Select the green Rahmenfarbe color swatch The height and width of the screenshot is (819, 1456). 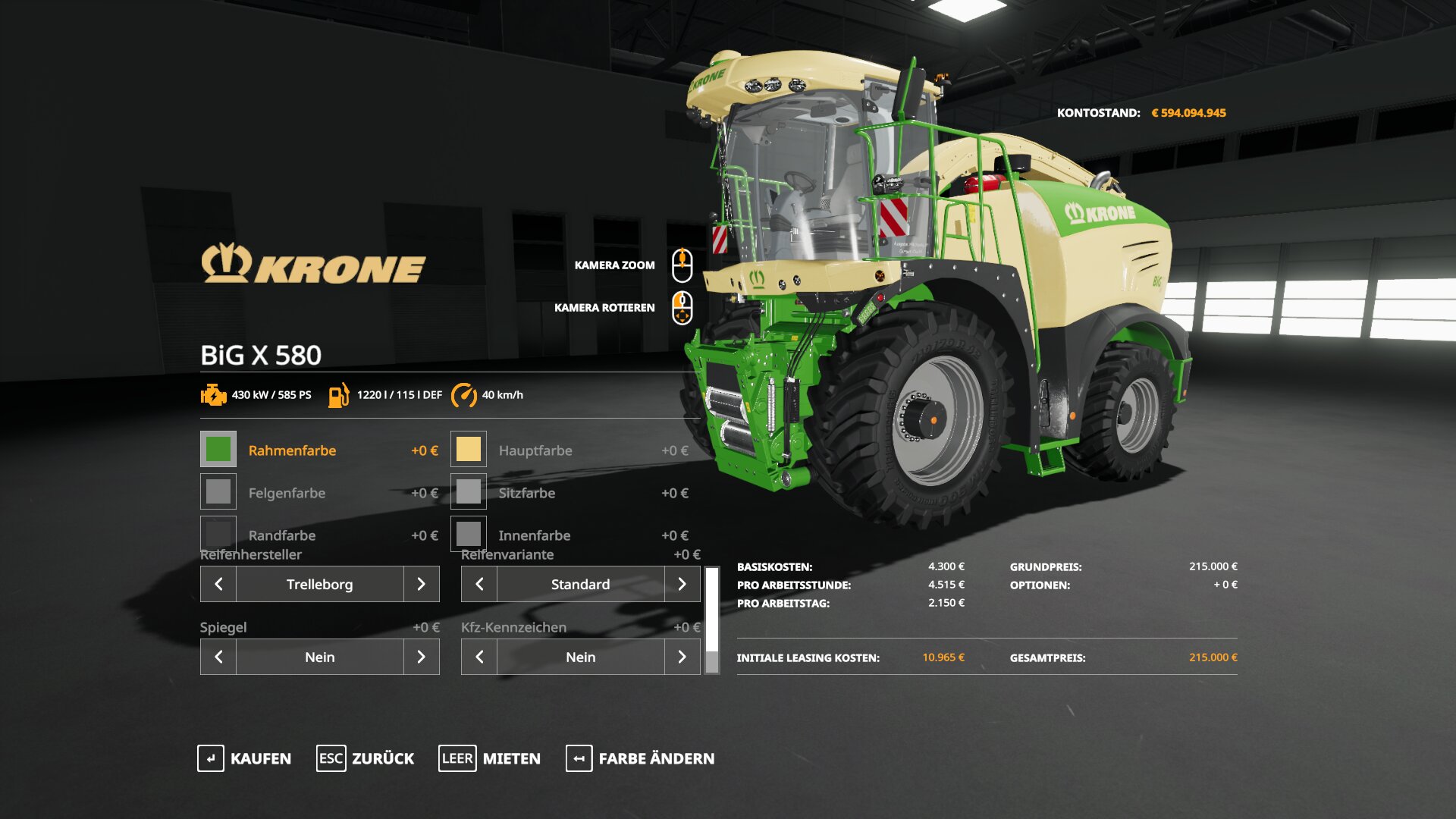(x=218, y=450)
